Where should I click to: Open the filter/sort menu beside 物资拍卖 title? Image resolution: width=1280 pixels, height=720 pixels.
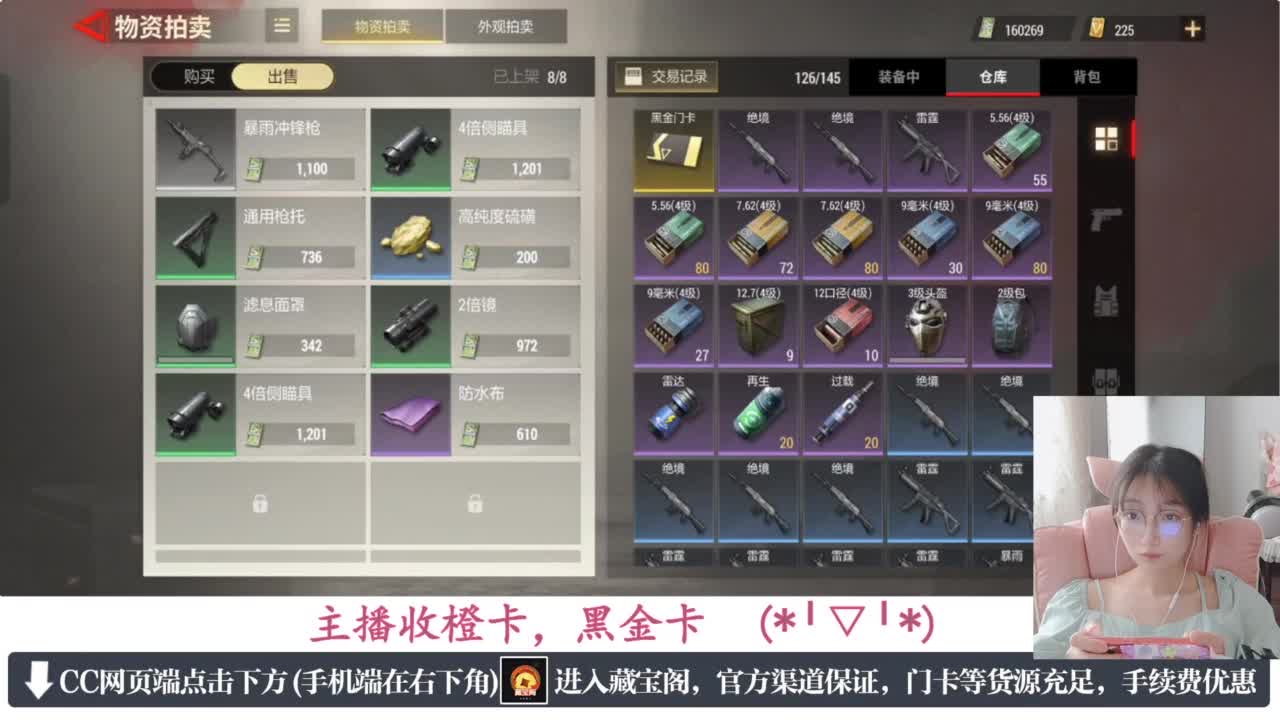[x=281, y=27]
